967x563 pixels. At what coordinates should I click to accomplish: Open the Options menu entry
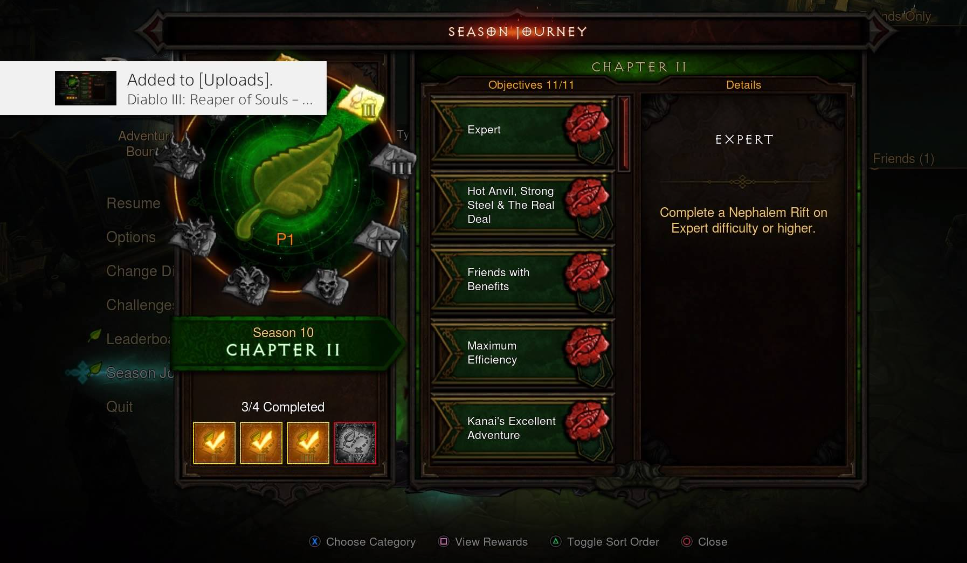[131, 237]
